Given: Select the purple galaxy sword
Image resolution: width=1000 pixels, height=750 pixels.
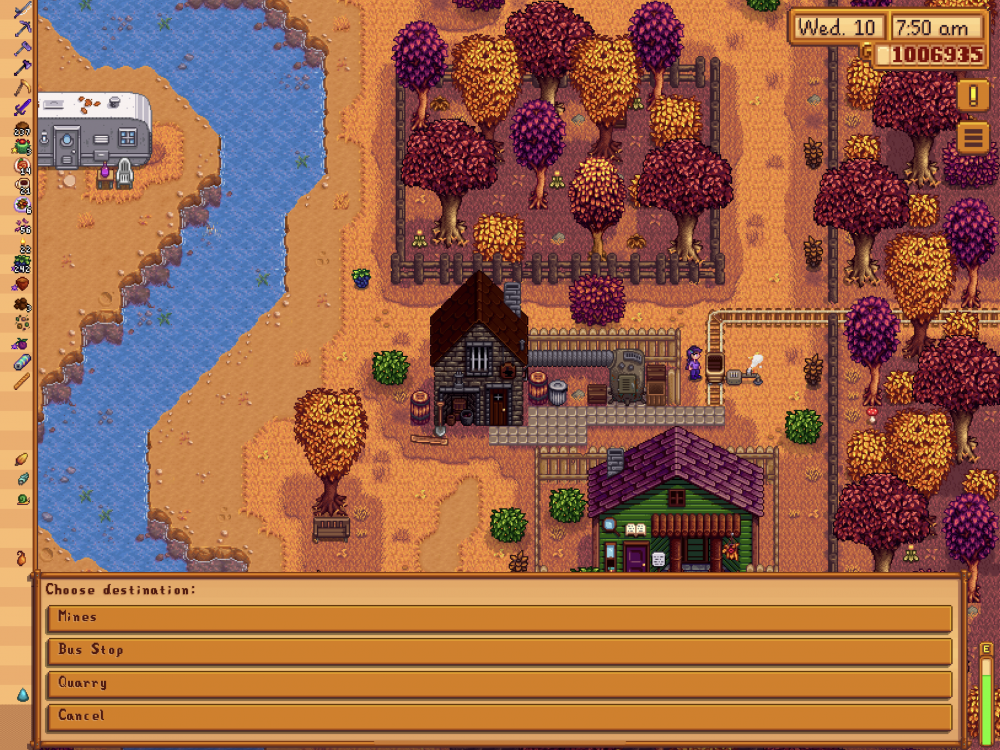Looking at the screenshot, I should (22, 108).
